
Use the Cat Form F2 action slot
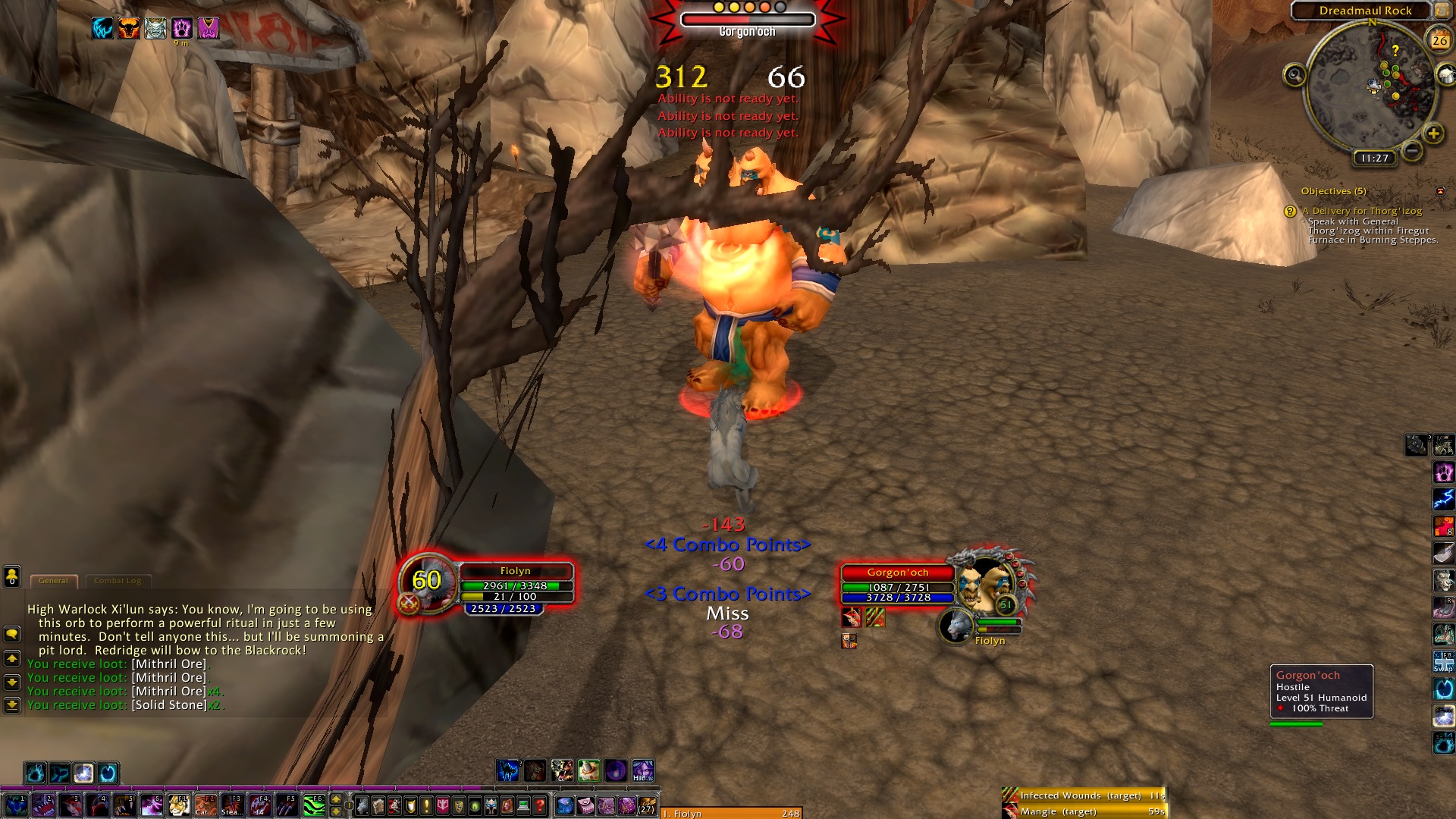coord(206,805)
